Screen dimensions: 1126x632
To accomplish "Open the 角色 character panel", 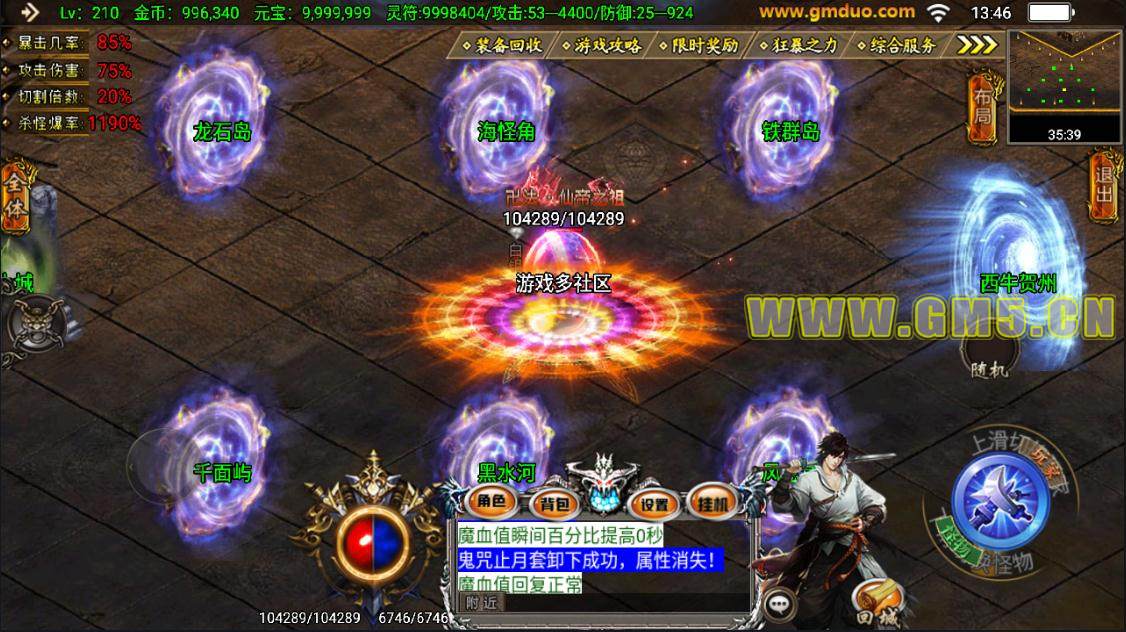I will [x=490, y=502].
